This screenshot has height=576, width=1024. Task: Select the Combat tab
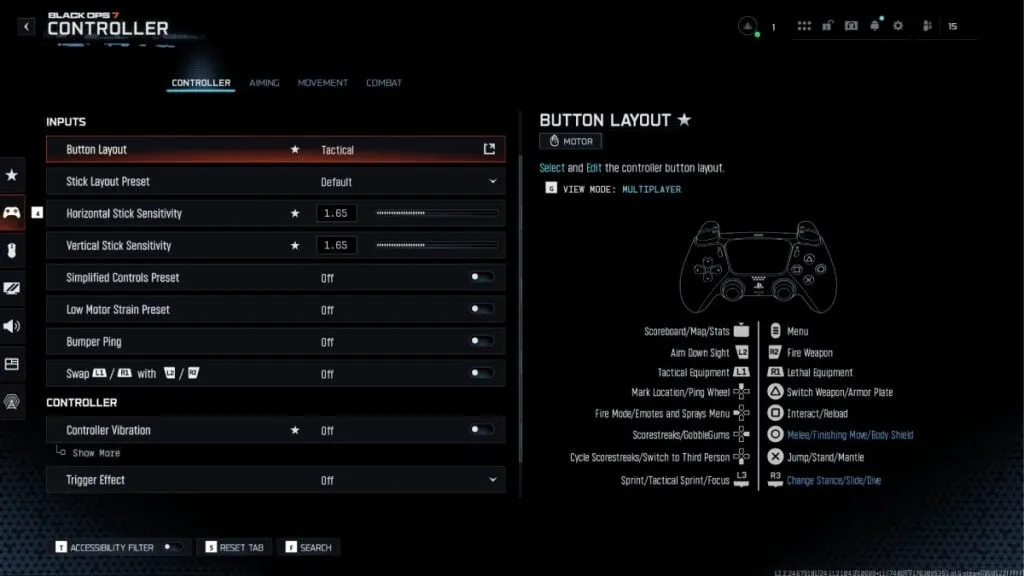tap(384, 83)
